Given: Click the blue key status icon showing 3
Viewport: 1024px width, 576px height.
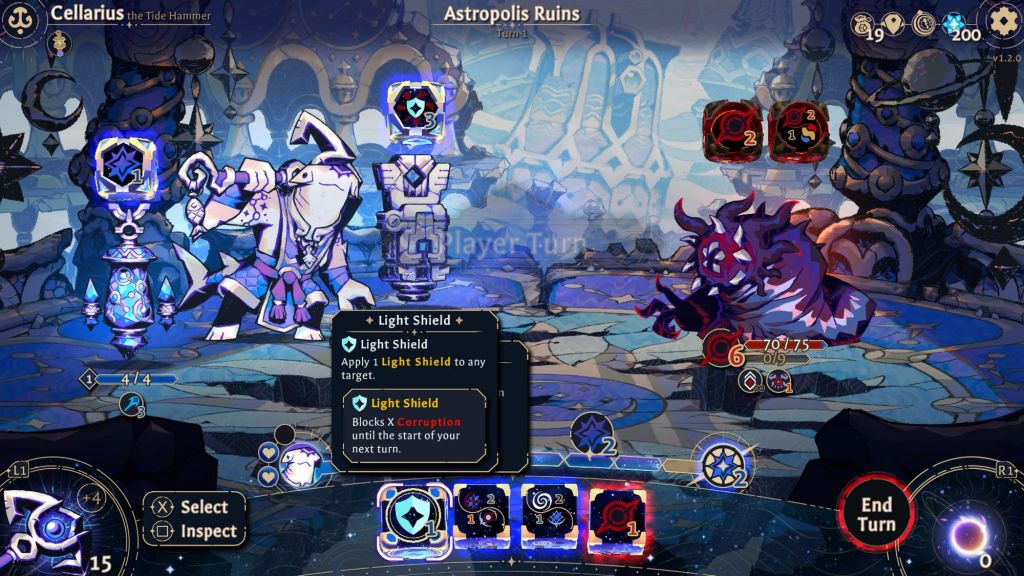Looking at the screenshot, I should 133,404.
